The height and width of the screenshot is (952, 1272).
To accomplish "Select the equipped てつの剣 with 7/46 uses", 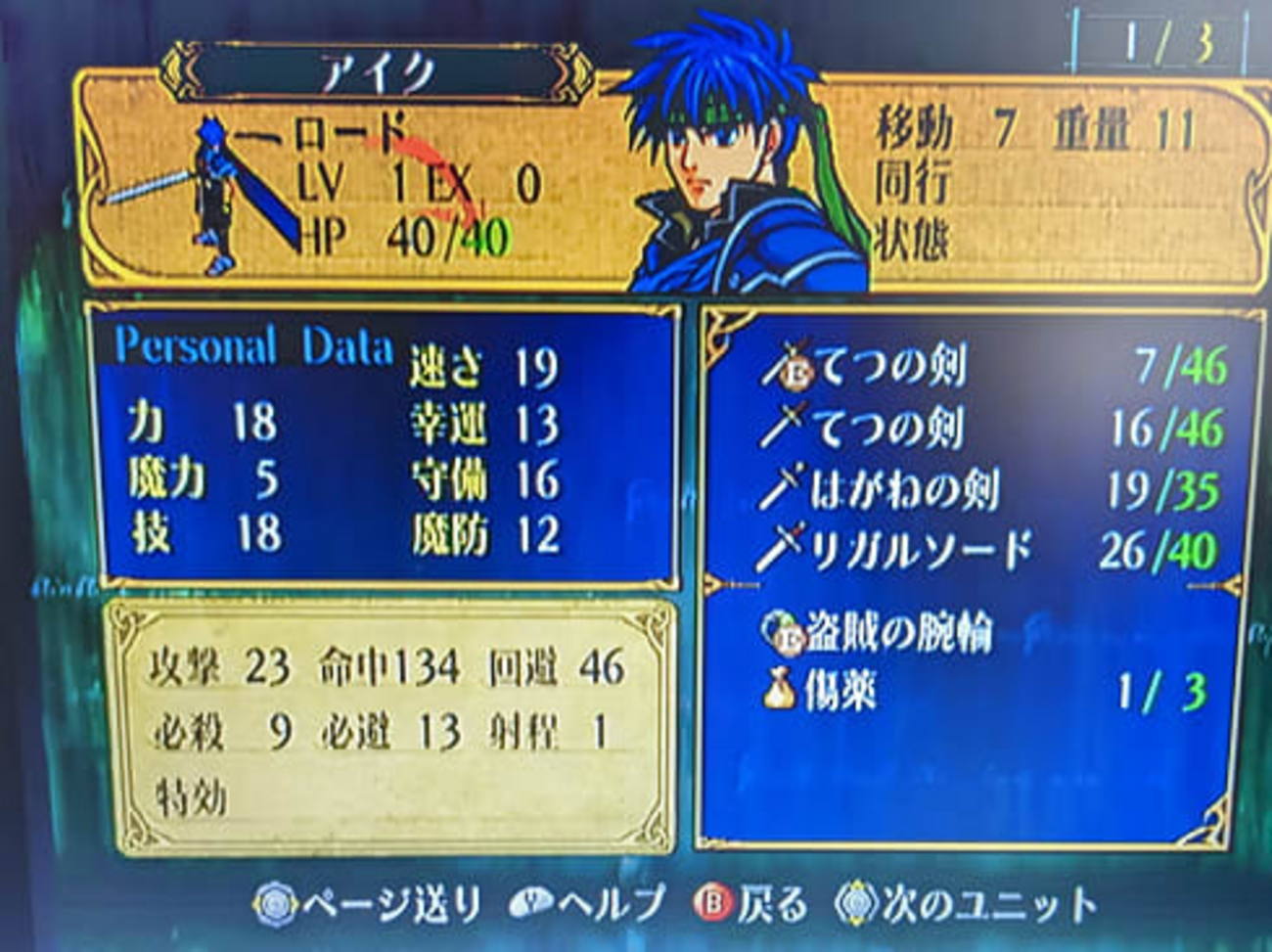I will click(890, 367).
